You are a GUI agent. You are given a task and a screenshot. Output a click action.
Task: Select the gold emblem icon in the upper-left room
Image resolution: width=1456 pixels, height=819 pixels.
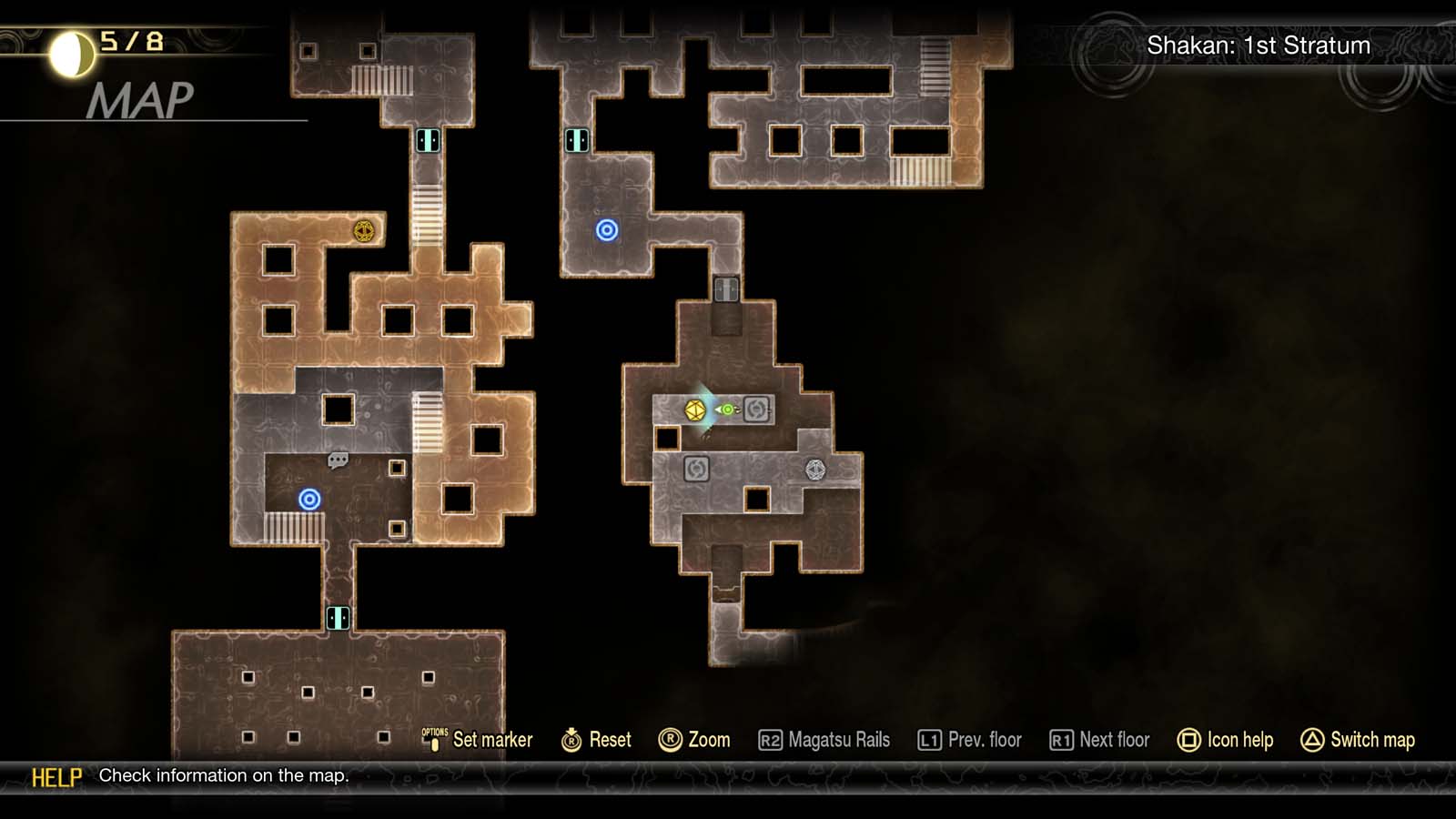[363, 233]
